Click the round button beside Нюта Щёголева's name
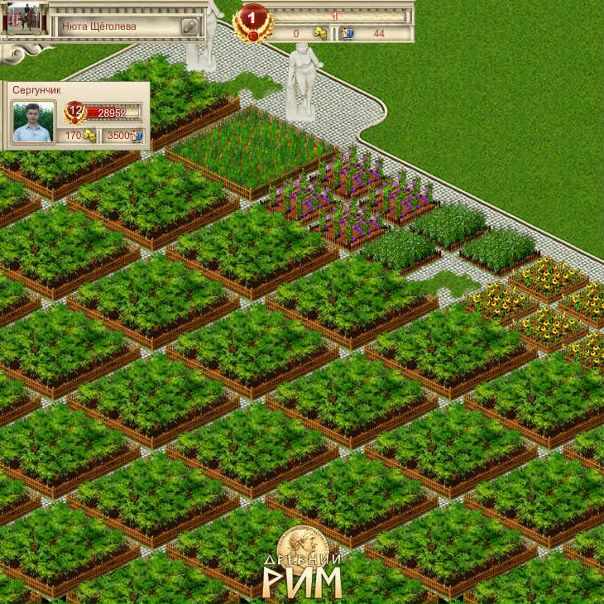The image size is (604, 604). point(190,27)
